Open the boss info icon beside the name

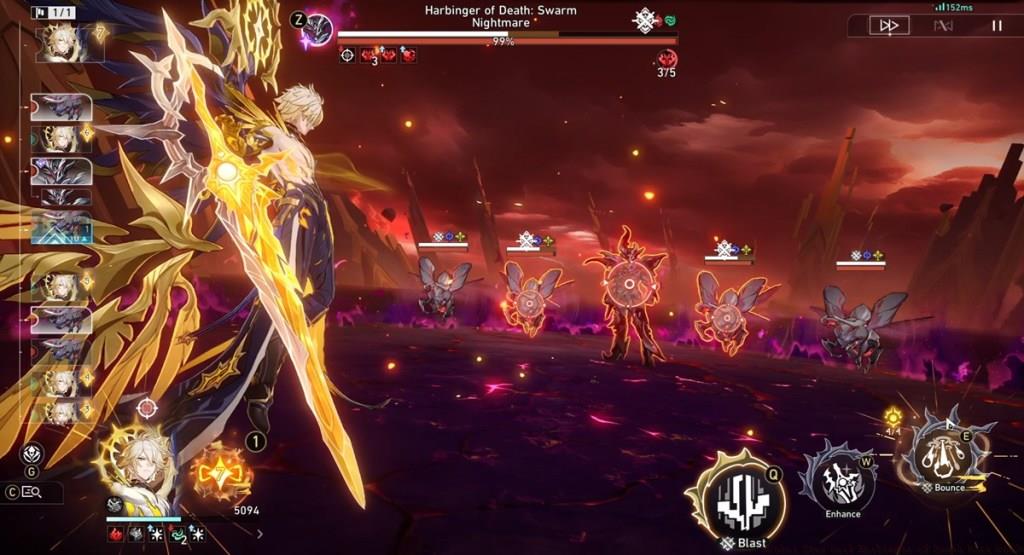coord(318,28)
